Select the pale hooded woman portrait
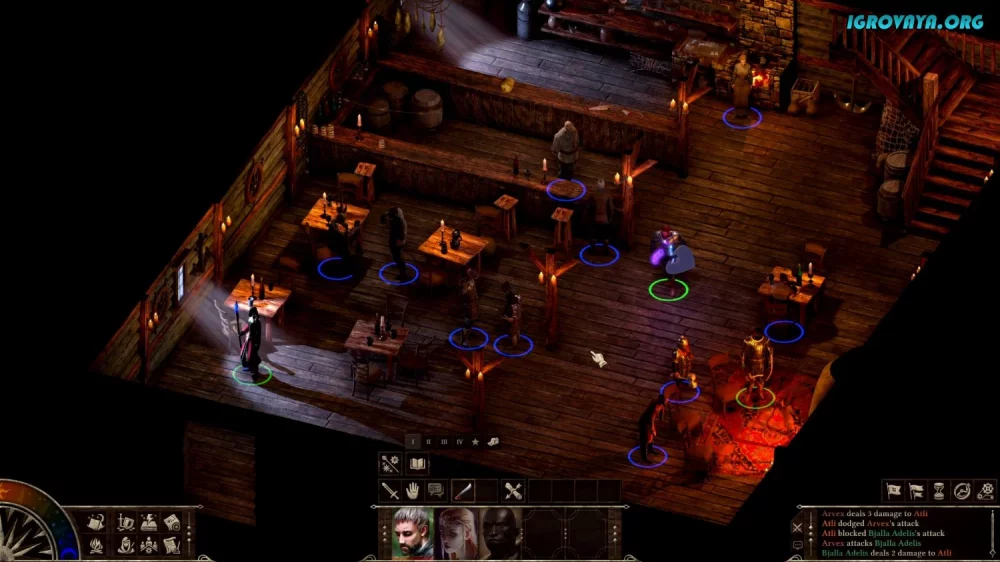 (x=456, y=533)
